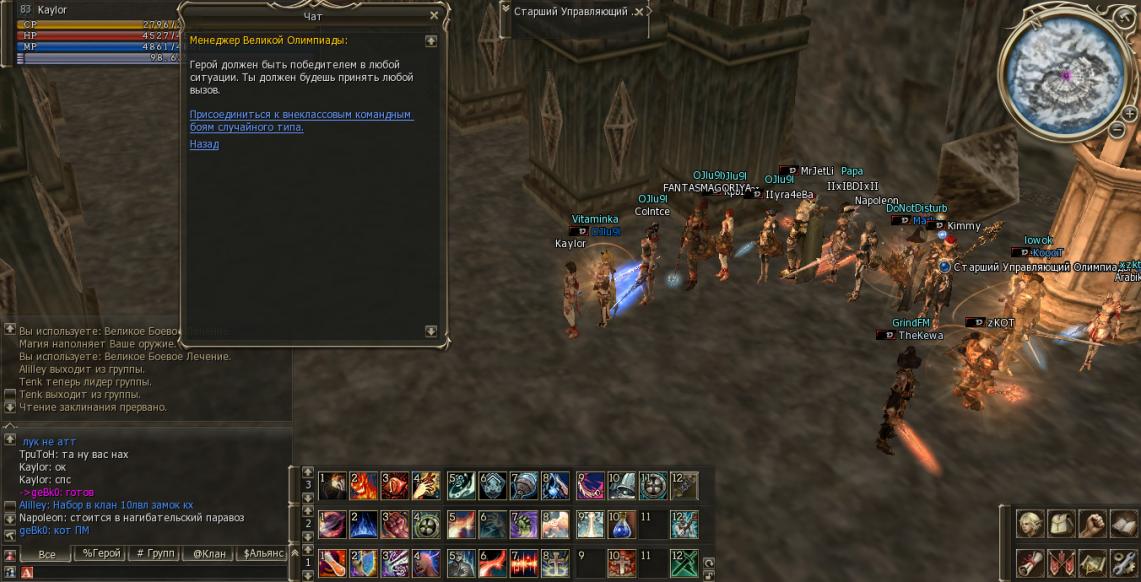Activate the blue shield skill icon

(x=365, y=563)
